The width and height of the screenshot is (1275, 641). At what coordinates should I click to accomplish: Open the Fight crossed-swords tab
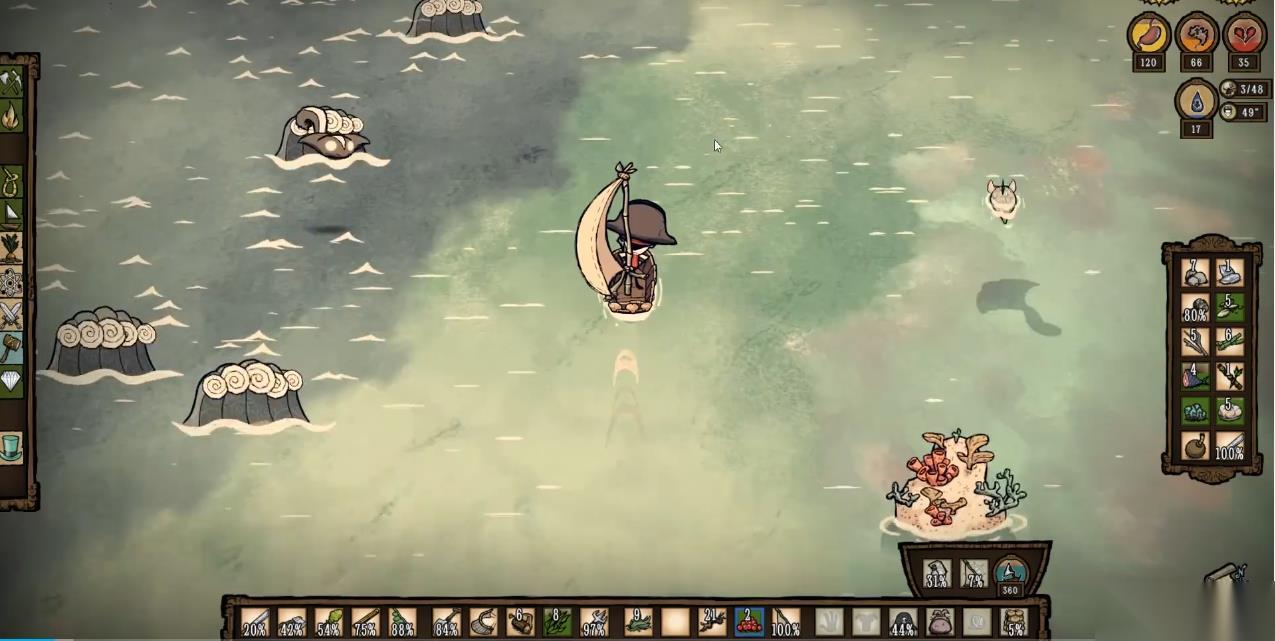coord(11,315)
